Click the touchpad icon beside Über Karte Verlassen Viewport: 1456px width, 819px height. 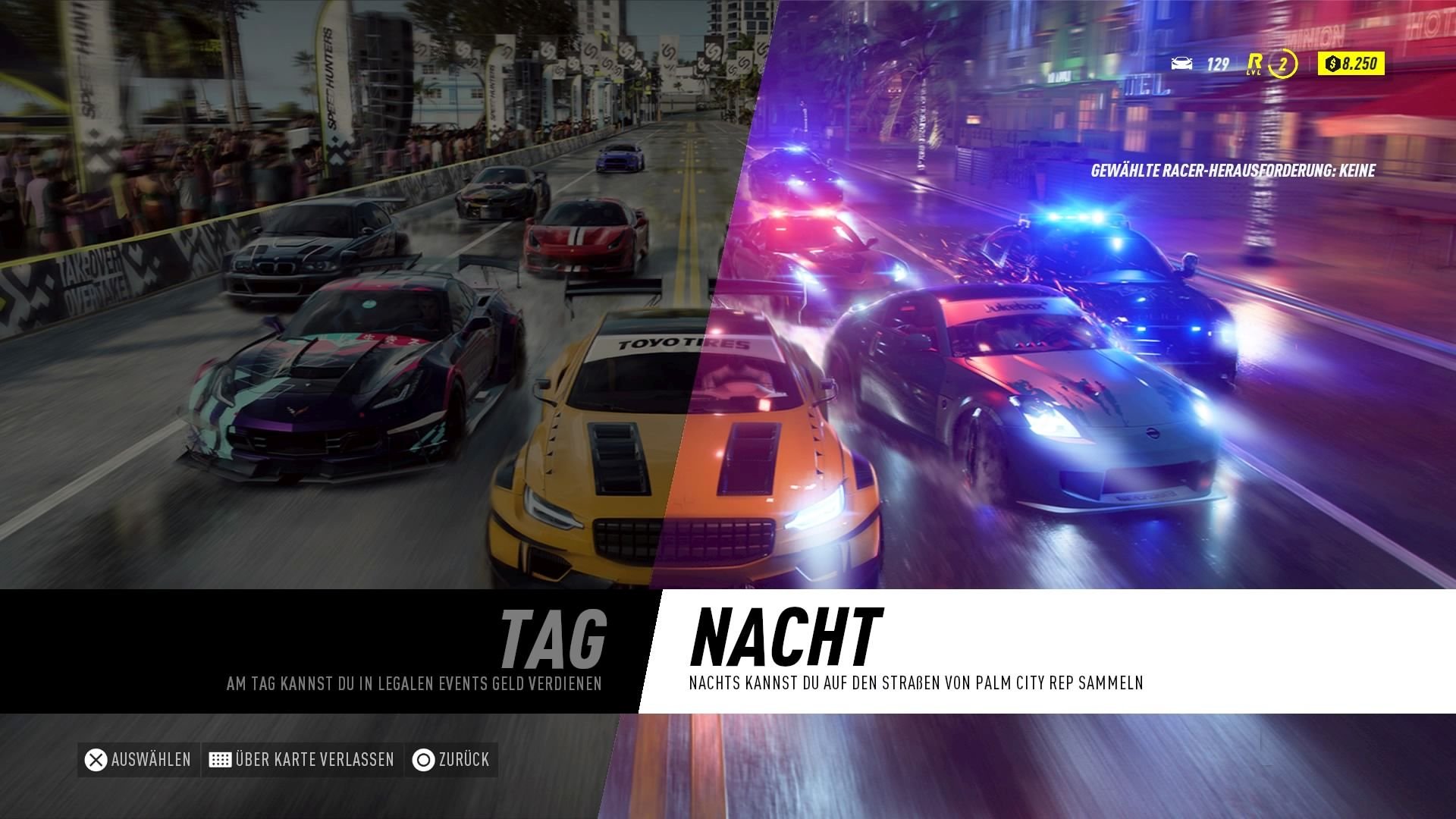tap(221, 759)
